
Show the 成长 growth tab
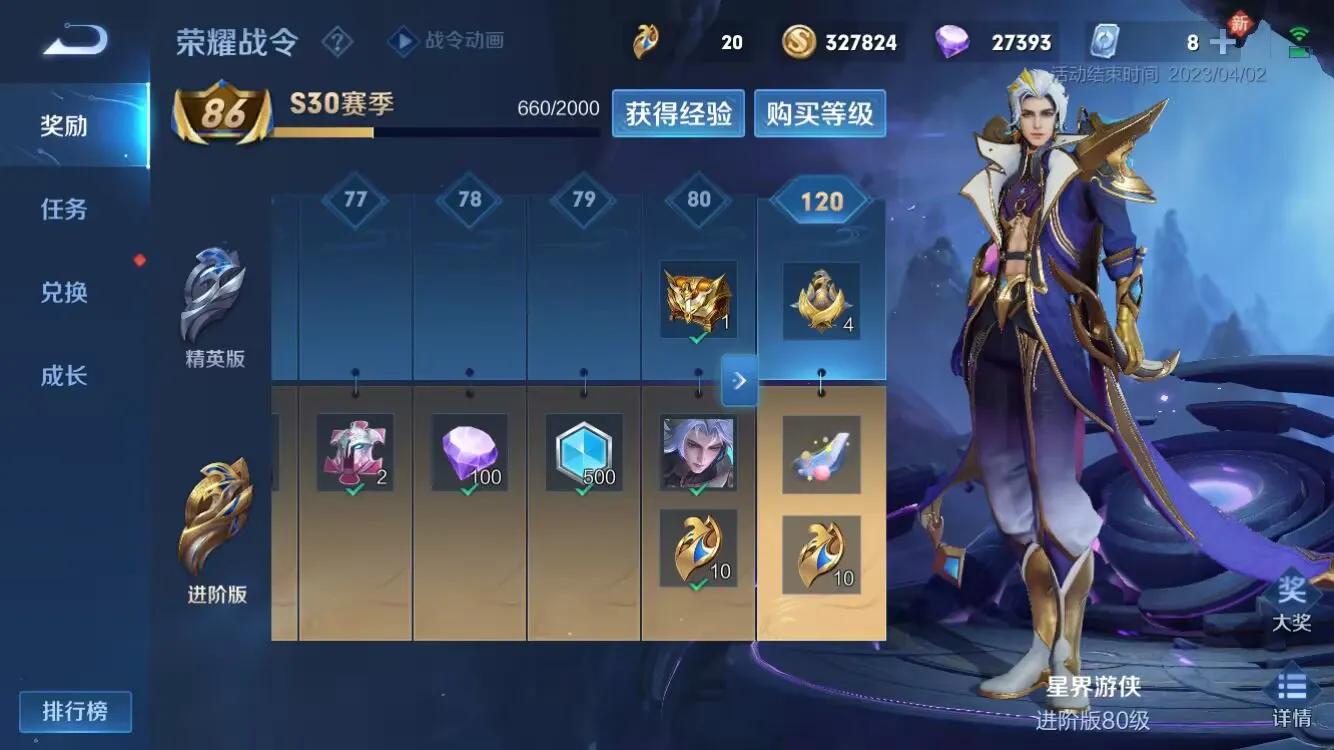pos(64,376)
